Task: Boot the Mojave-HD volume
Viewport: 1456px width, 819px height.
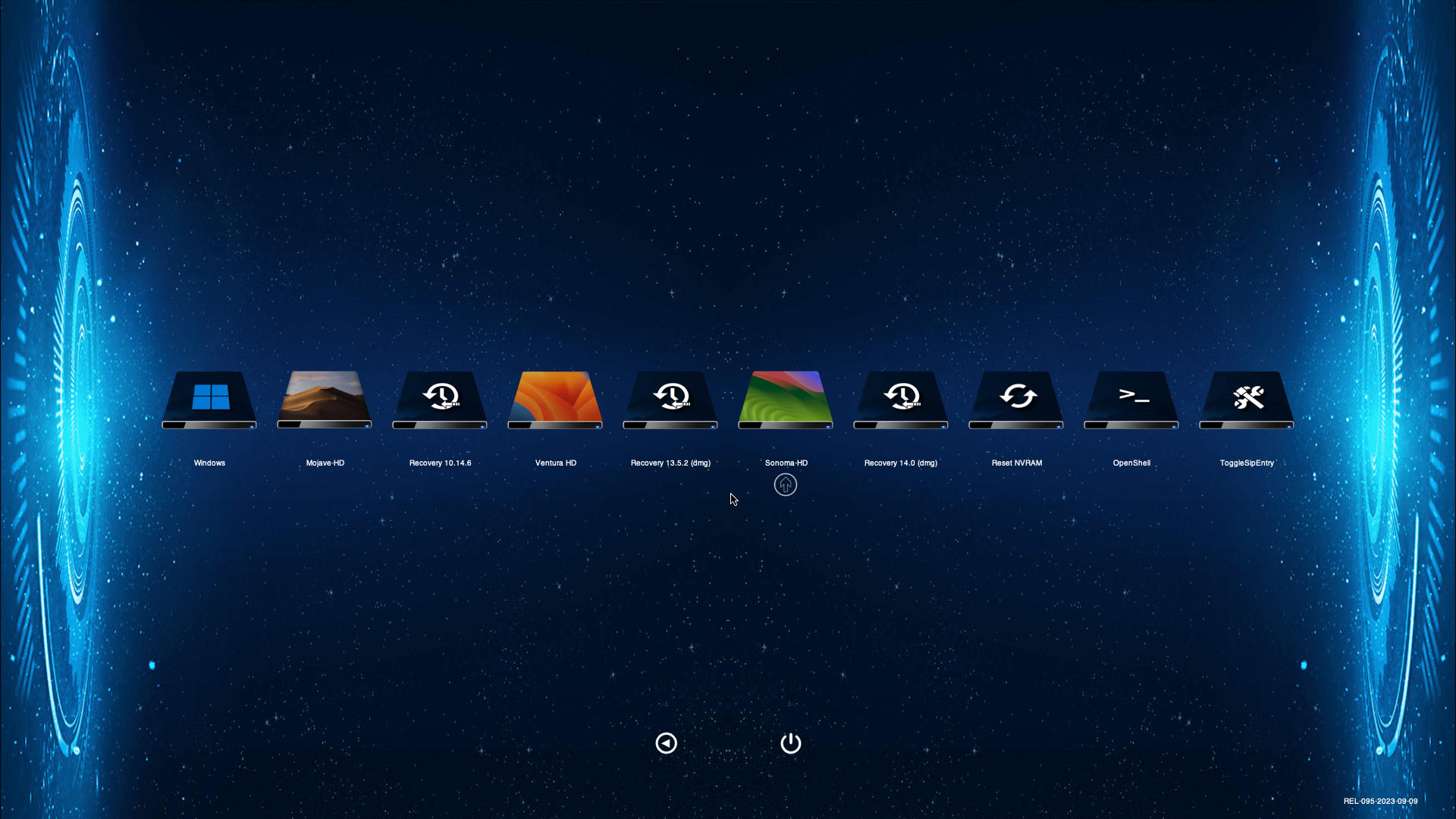Action: click(x=325, y=400)
